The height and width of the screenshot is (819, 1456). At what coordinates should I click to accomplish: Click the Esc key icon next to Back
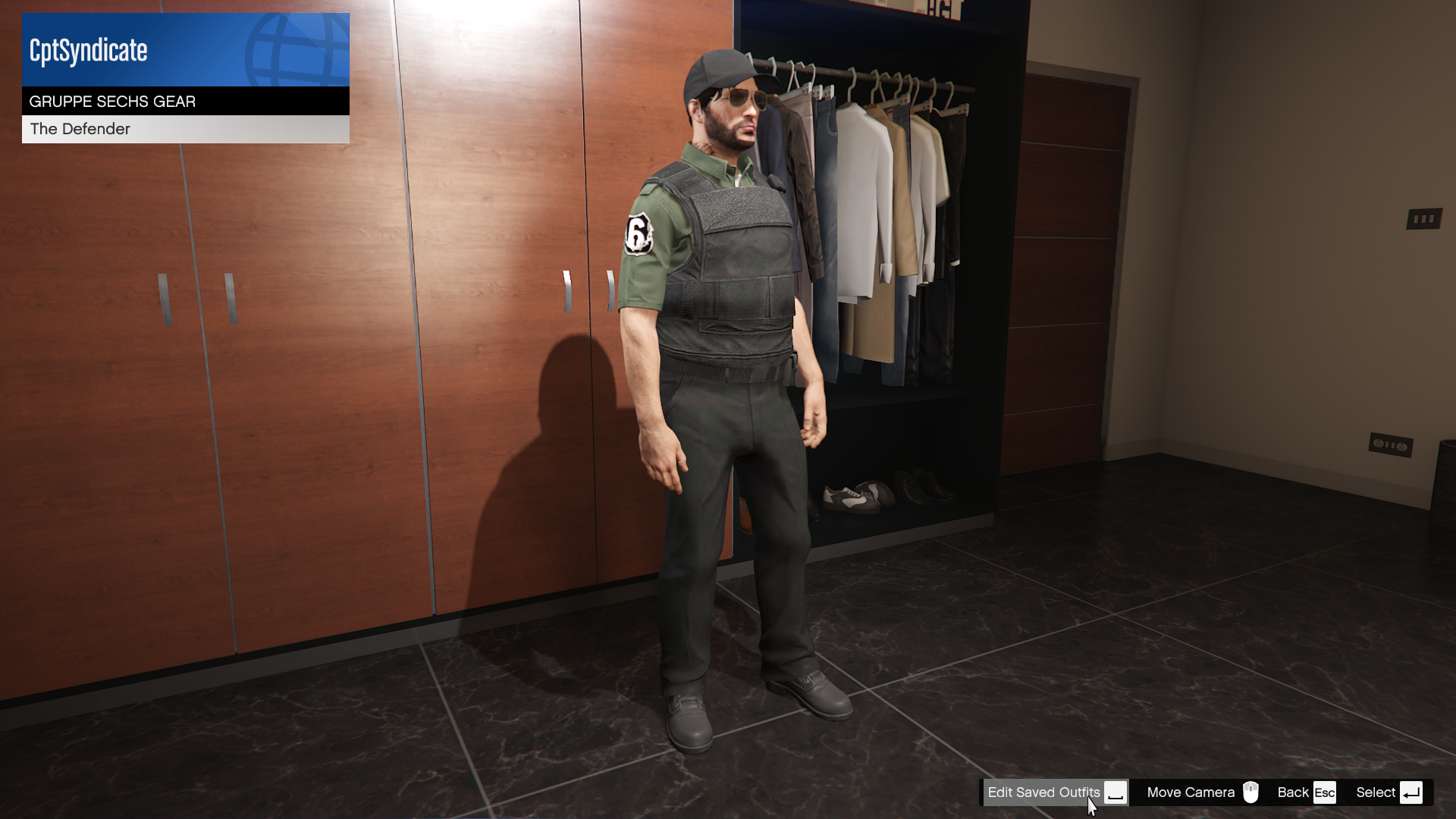(1326, 792)
